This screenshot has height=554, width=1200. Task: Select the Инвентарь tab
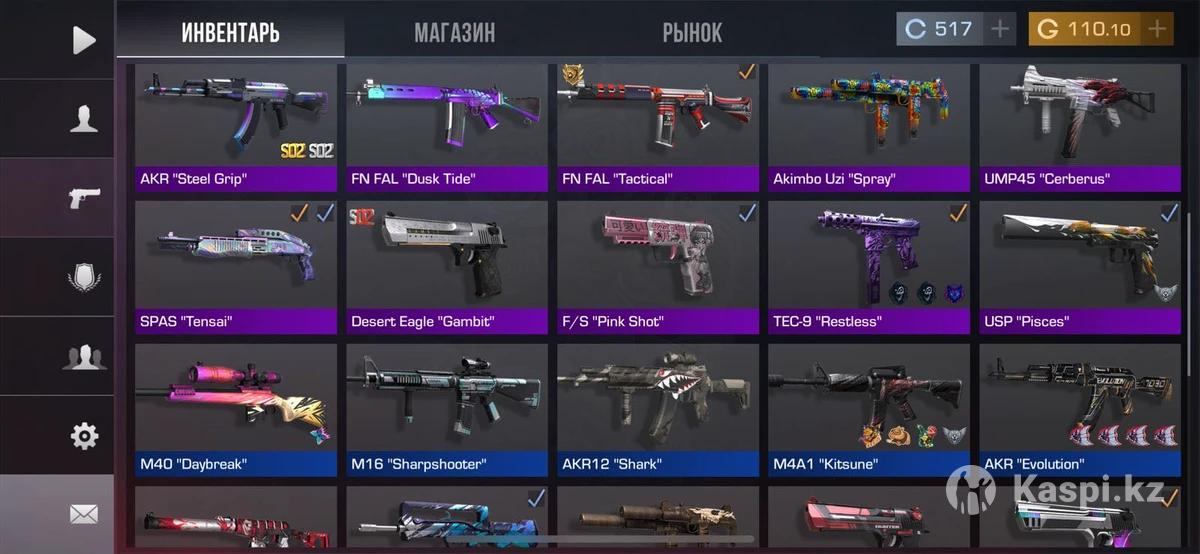pyautogui.click(x=230, y=33)
